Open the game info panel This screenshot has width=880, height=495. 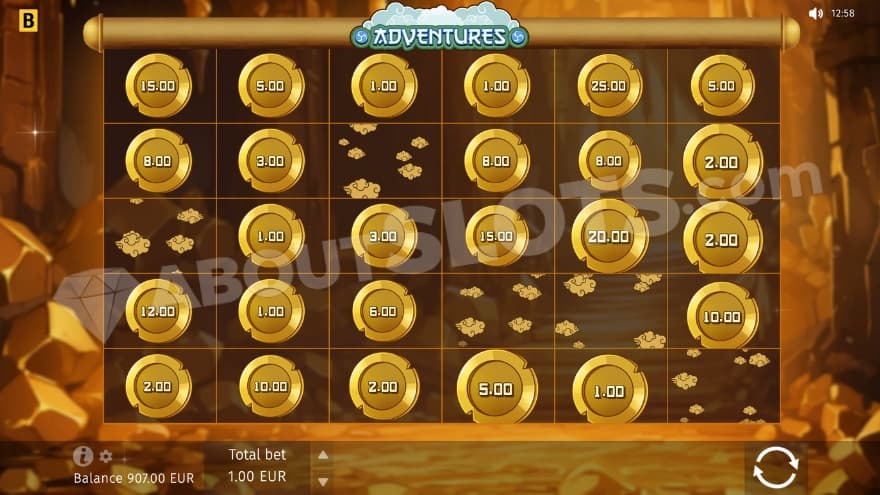[83, 455]
